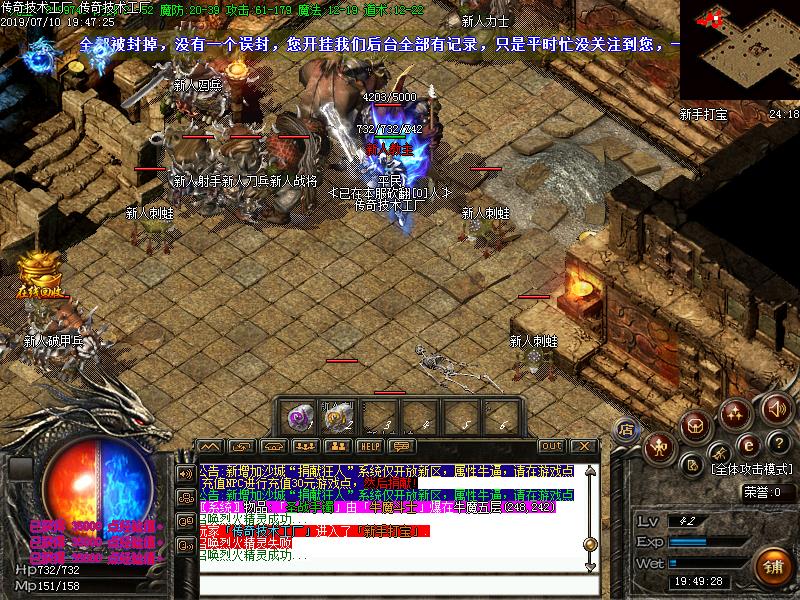Click the 在线回收 gold ingot icon

click(x=40, y=274)
